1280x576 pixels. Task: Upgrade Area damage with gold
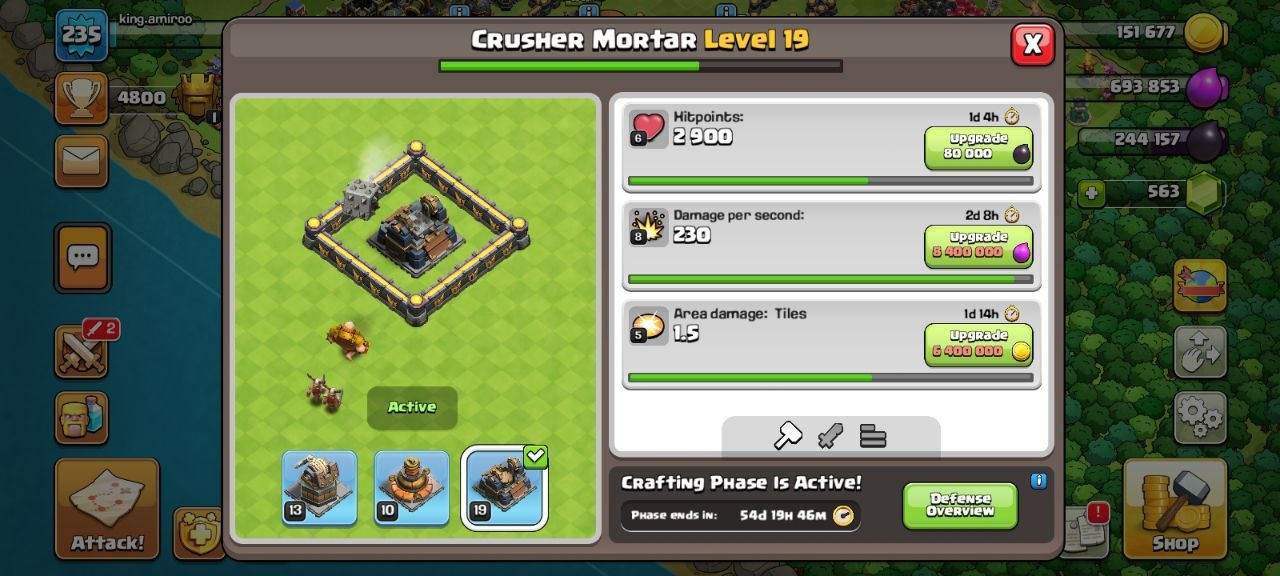978,345
